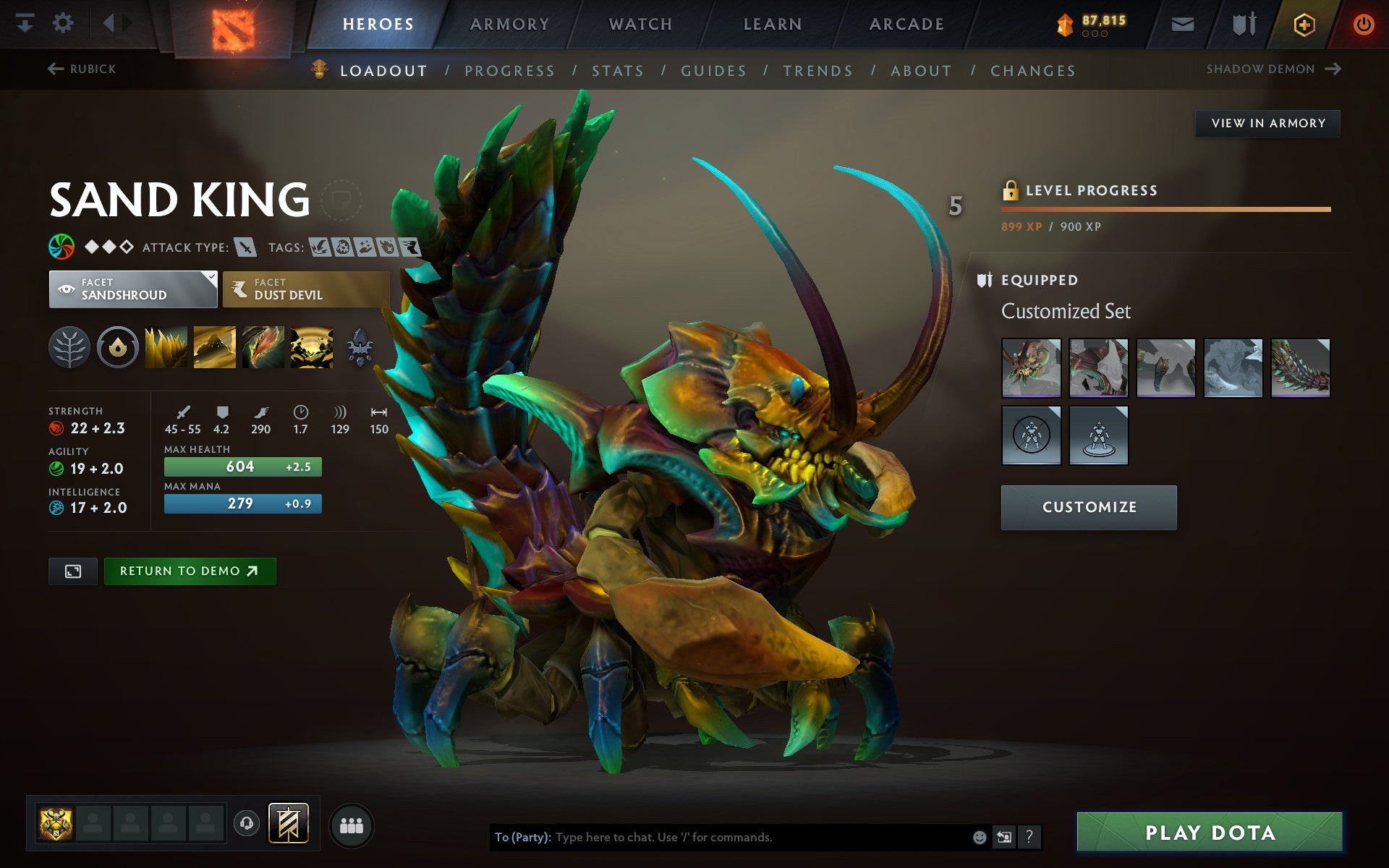Select the first Customized Set item thumbnail
This screenshot has width=1389, height=868.
click(x=1031, y=367)
